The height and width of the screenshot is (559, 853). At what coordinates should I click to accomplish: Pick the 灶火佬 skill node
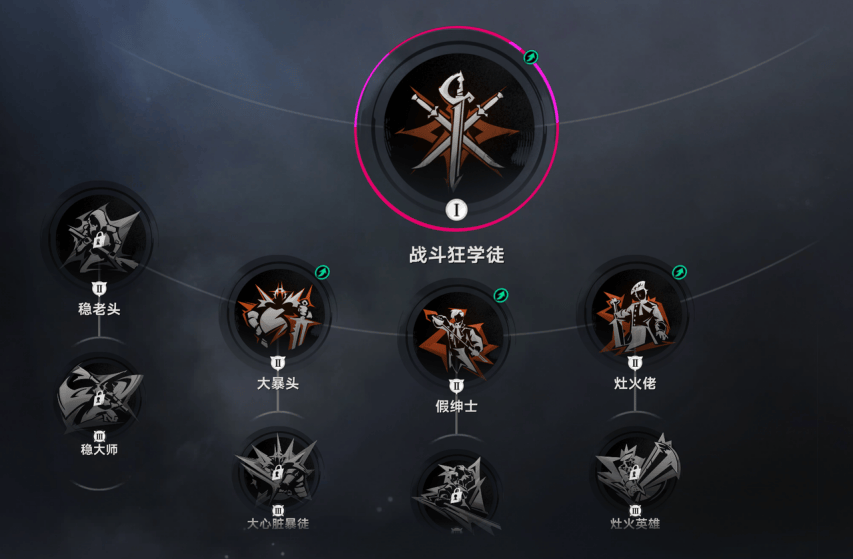[x=635, y=313]
